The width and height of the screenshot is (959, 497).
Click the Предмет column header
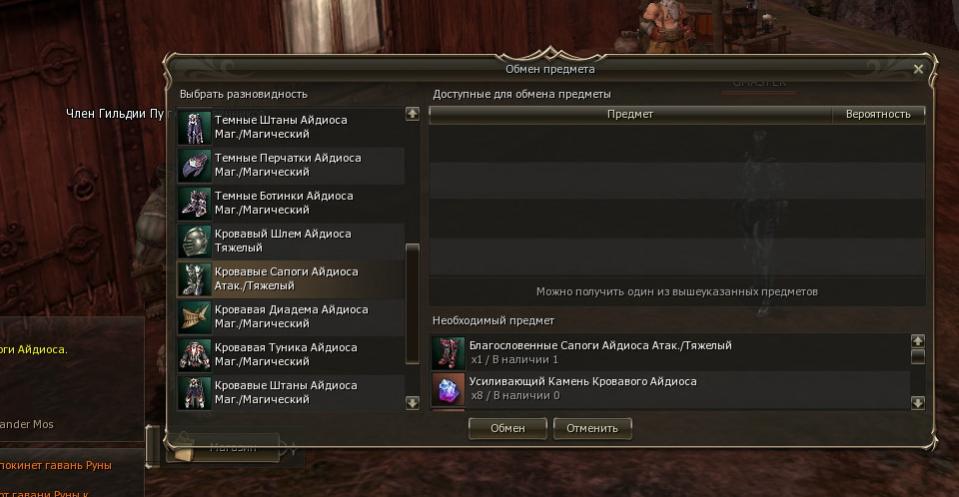630,114
